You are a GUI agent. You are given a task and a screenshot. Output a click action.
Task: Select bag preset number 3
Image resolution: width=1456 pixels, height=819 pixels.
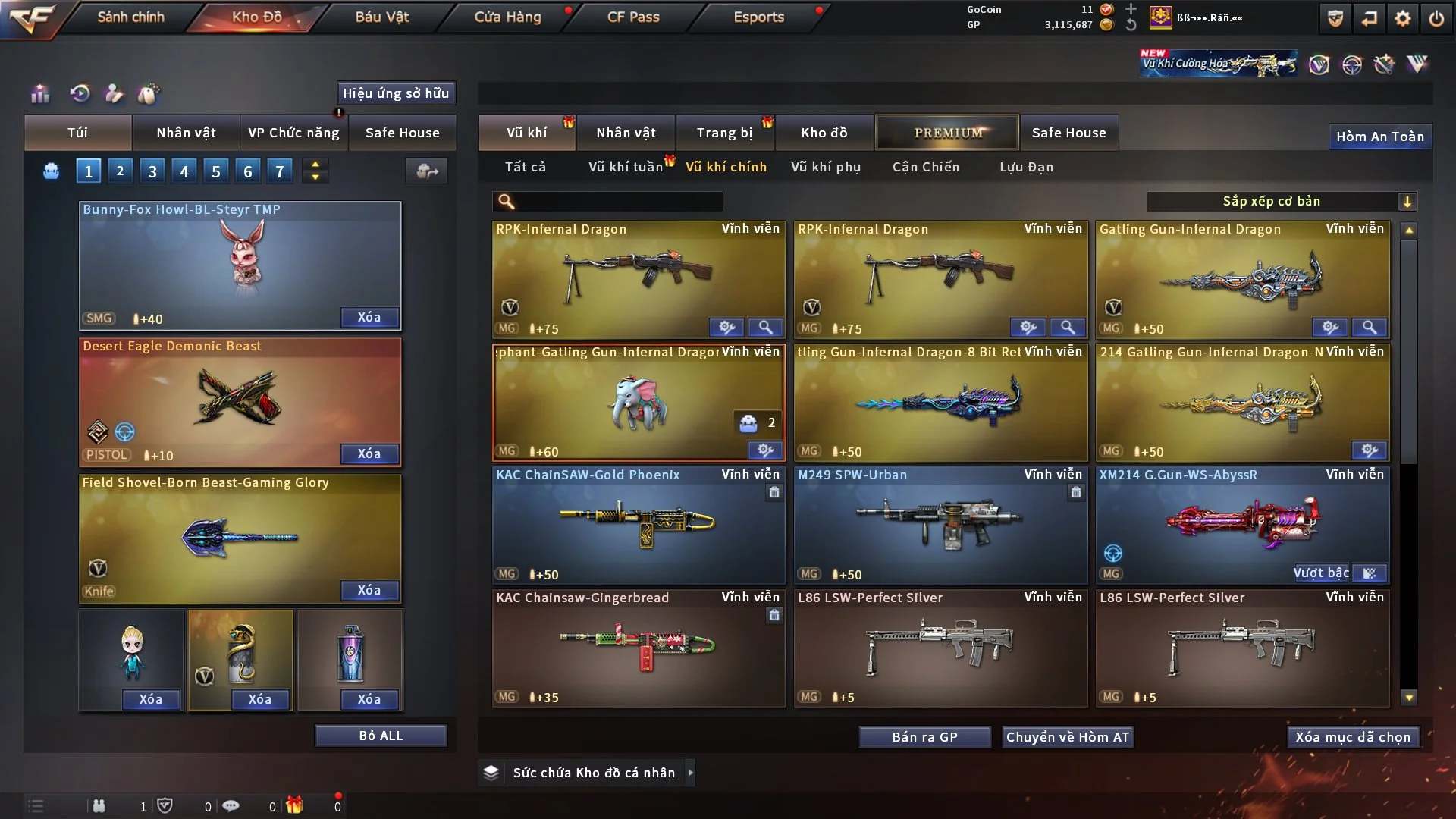[x=152, y=171]
